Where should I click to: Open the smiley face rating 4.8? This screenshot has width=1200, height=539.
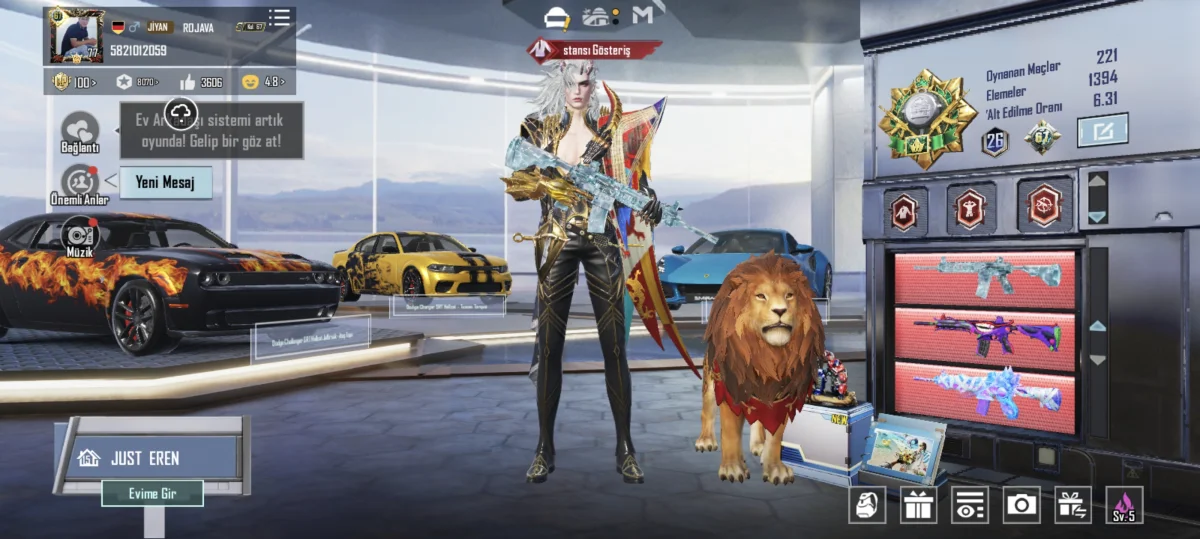264,82
